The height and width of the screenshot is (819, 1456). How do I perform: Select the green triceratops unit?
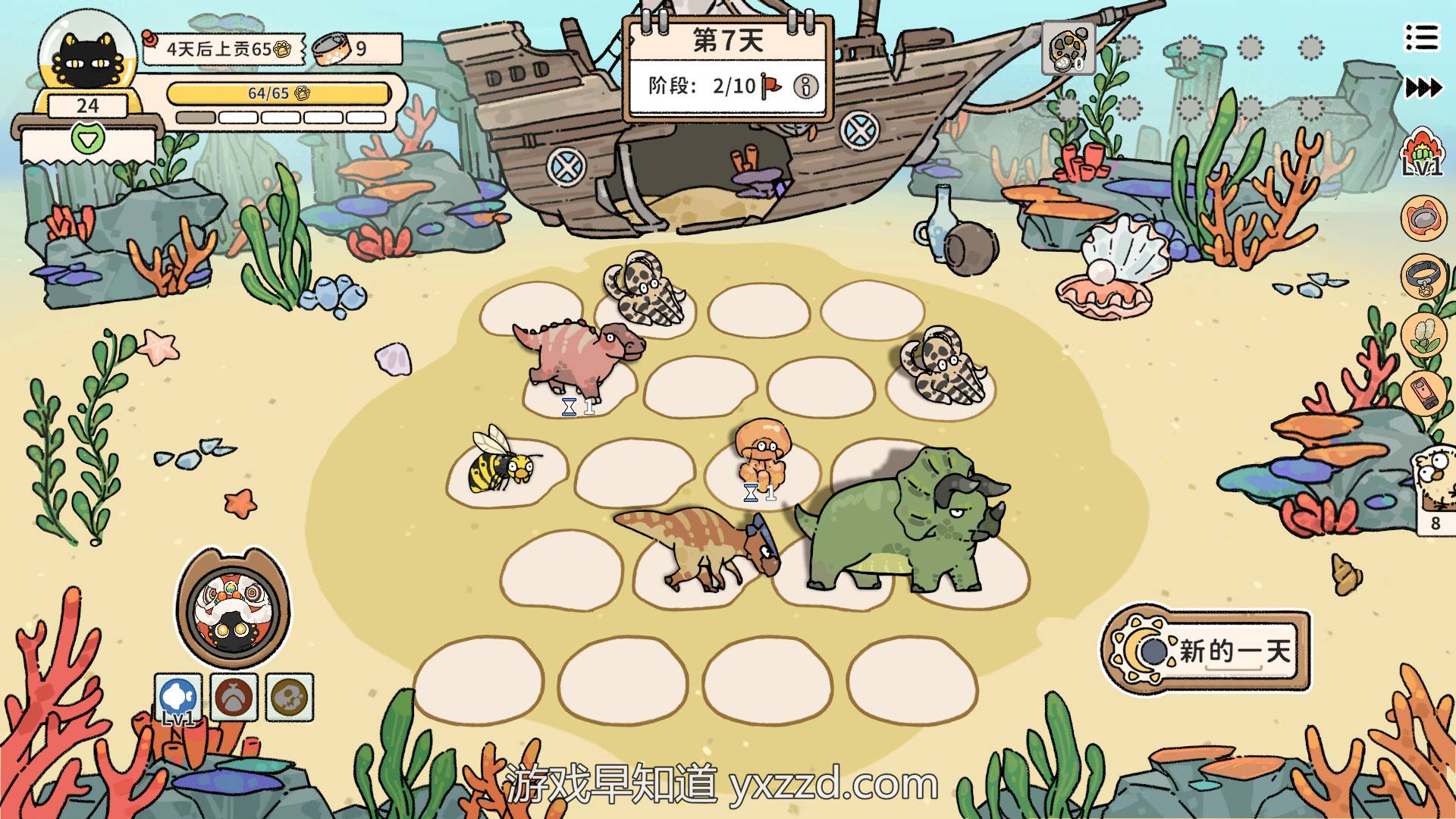902,523
